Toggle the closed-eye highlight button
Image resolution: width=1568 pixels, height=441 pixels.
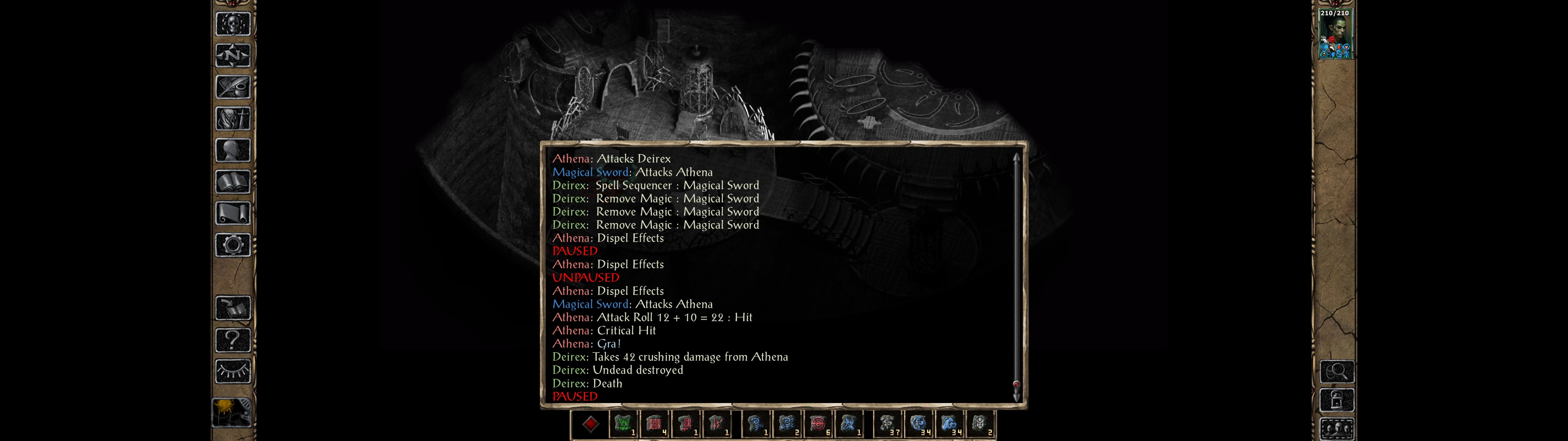point(232,371)
